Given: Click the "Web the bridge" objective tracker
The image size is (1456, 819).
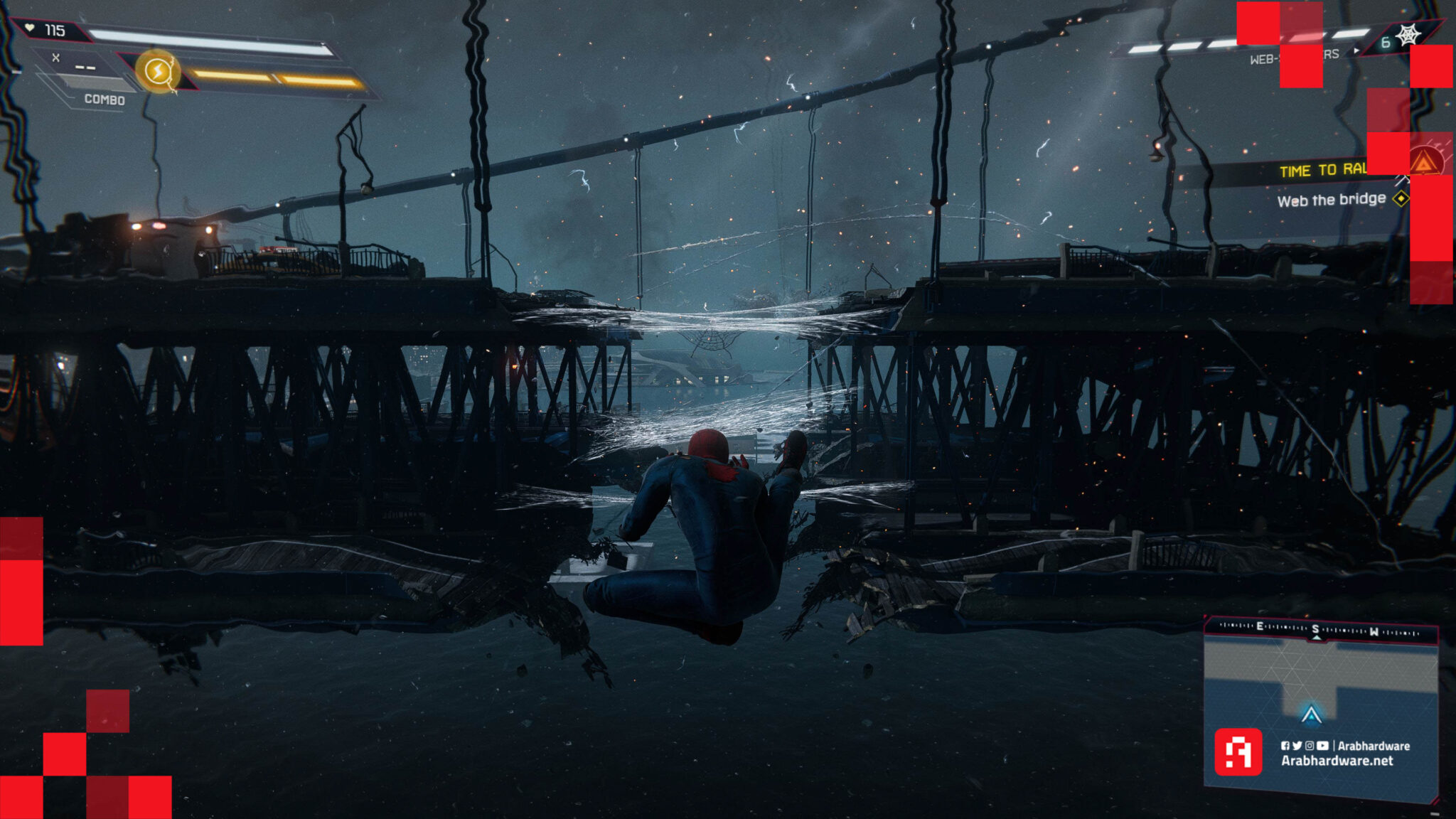Looking at the screenshot, I should 1331,200.
